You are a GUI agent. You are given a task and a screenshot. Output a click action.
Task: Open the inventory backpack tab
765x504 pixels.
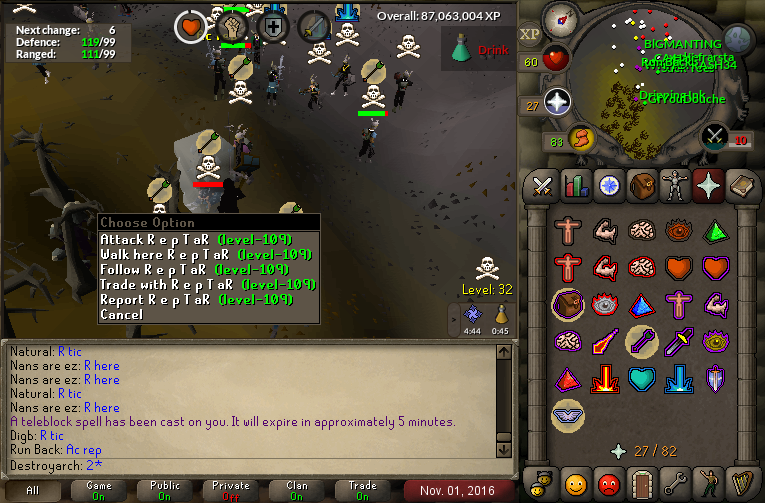coord(641,186)
